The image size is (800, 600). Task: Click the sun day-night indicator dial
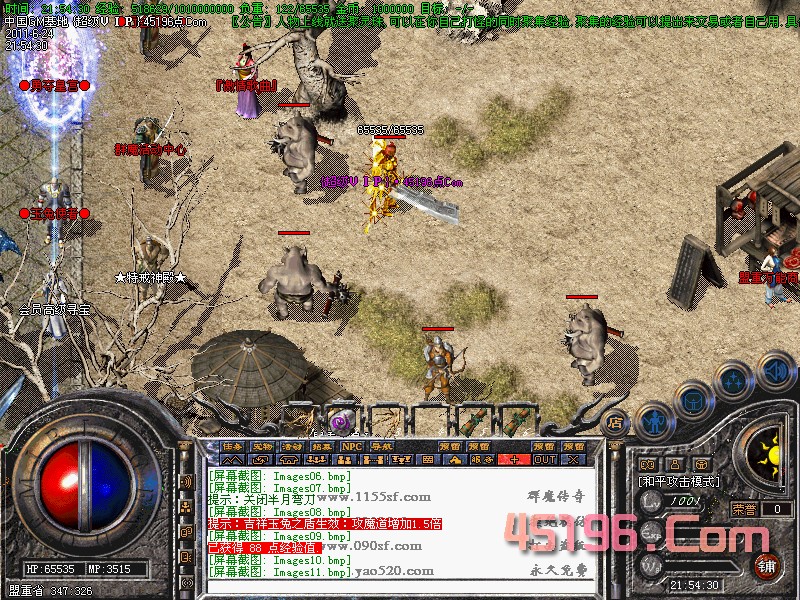click(x=772, y=455)
